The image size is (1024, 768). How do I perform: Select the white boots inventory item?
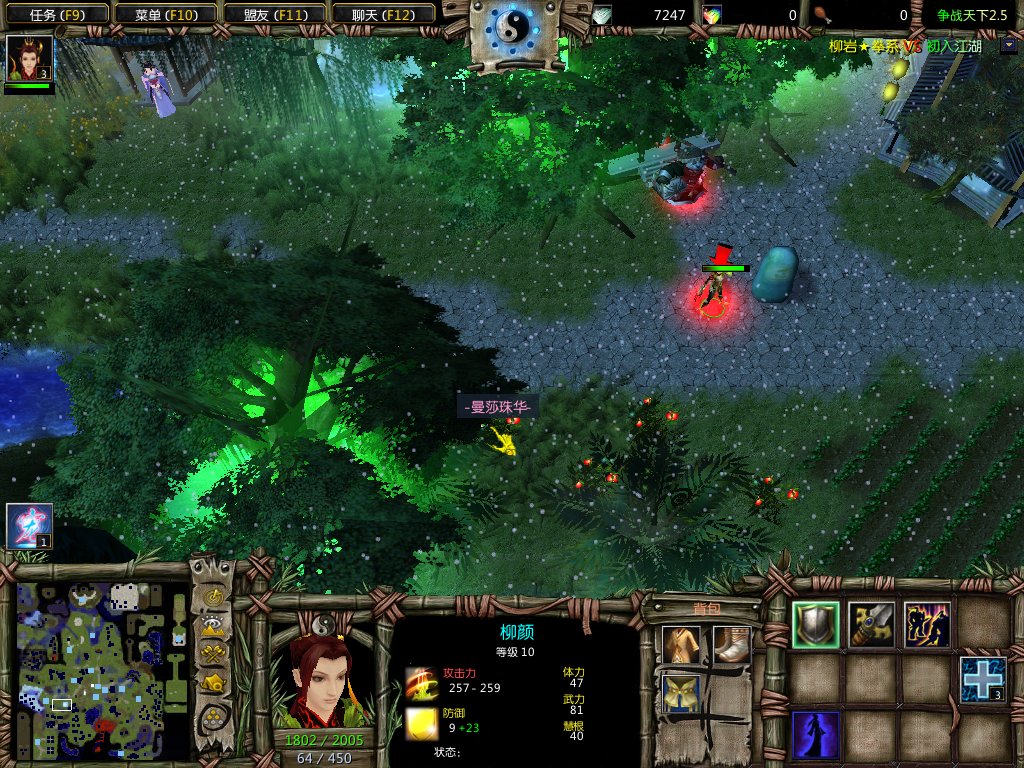point(731,645)
